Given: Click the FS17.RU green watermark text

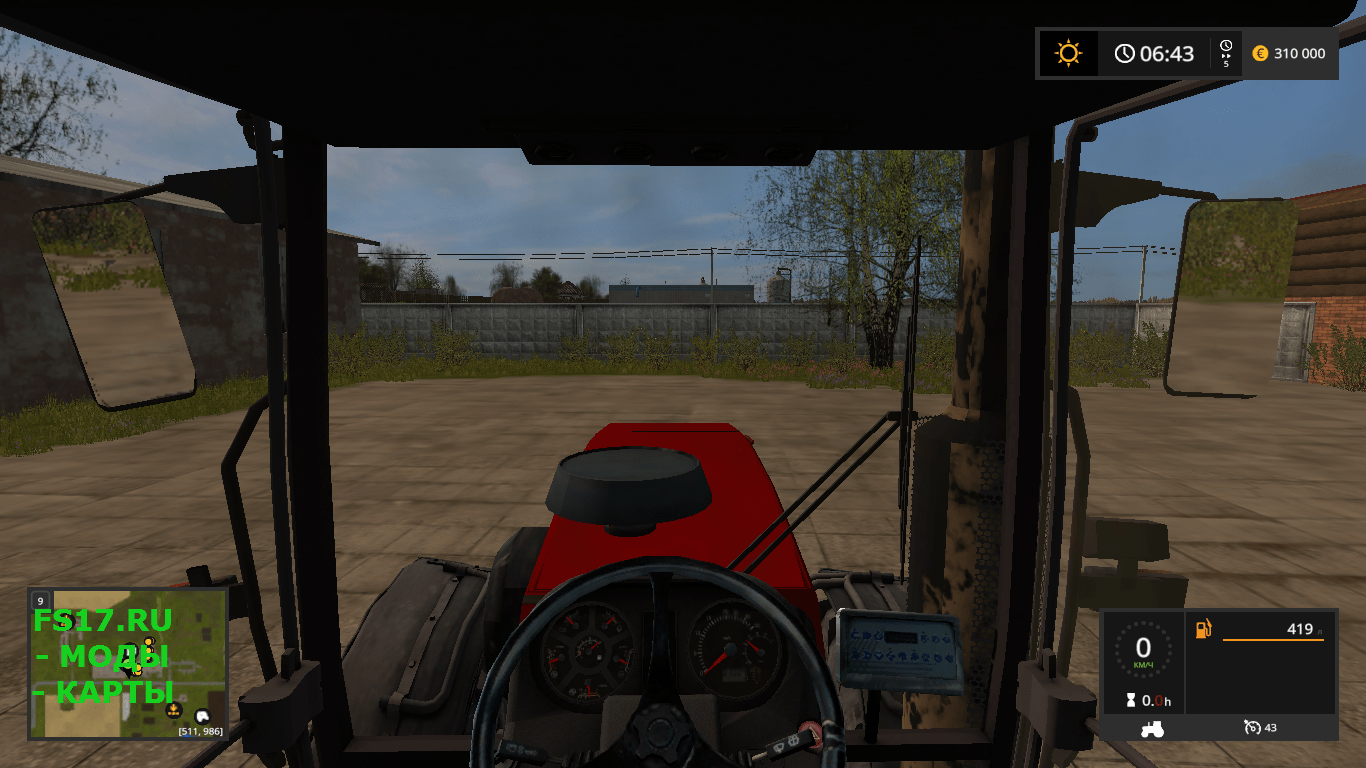Looking at the screenshot, I should click(x=103, y=618).
